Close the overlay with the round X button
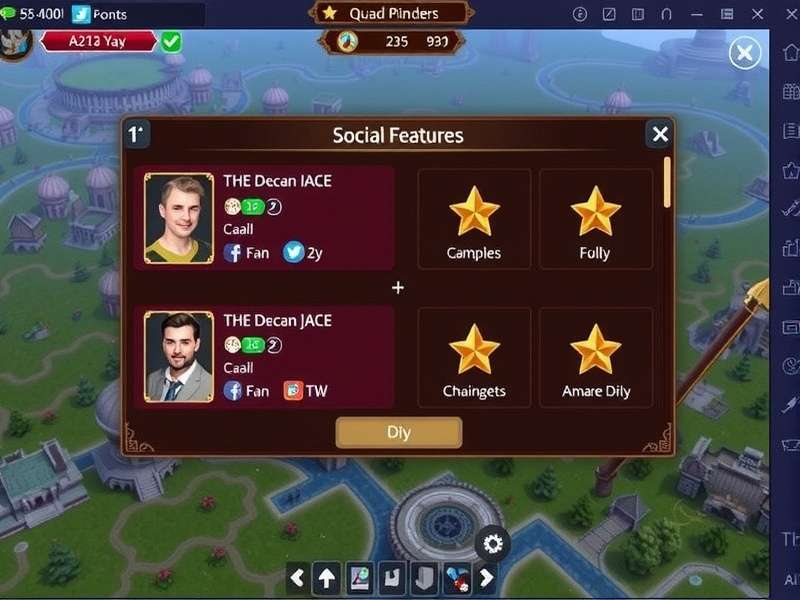The height and width of the screenshot is (600, 800). click(745, 53)
